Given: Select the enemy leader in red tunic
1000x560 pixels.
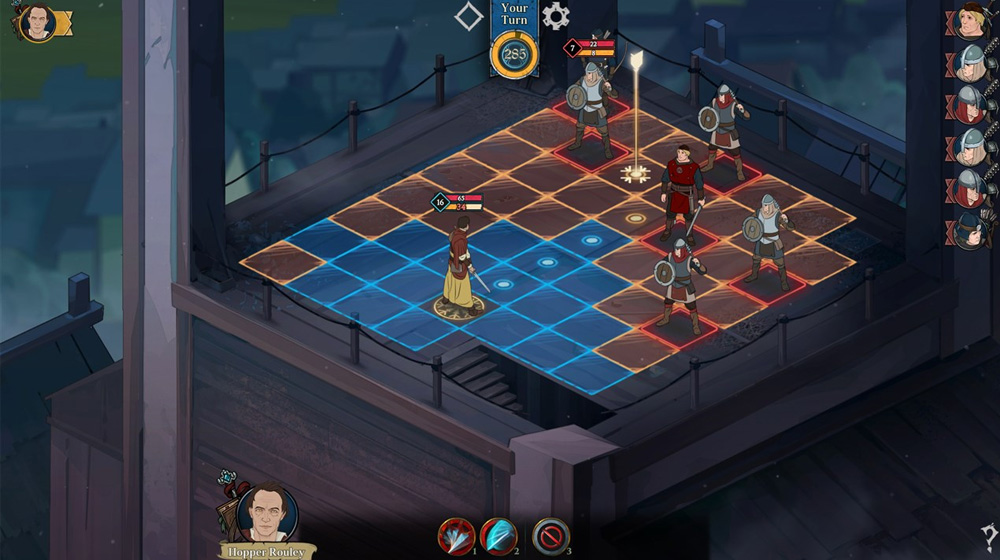Looking at the screenshot, I should pyautogui.click(x=682, y=190).
